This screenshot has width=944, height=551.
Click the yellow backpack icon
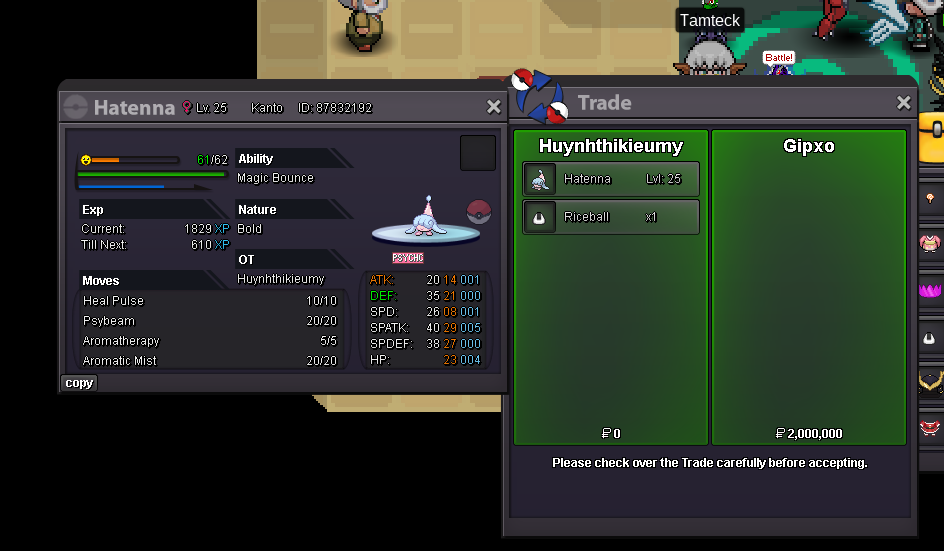click(935, 130)
